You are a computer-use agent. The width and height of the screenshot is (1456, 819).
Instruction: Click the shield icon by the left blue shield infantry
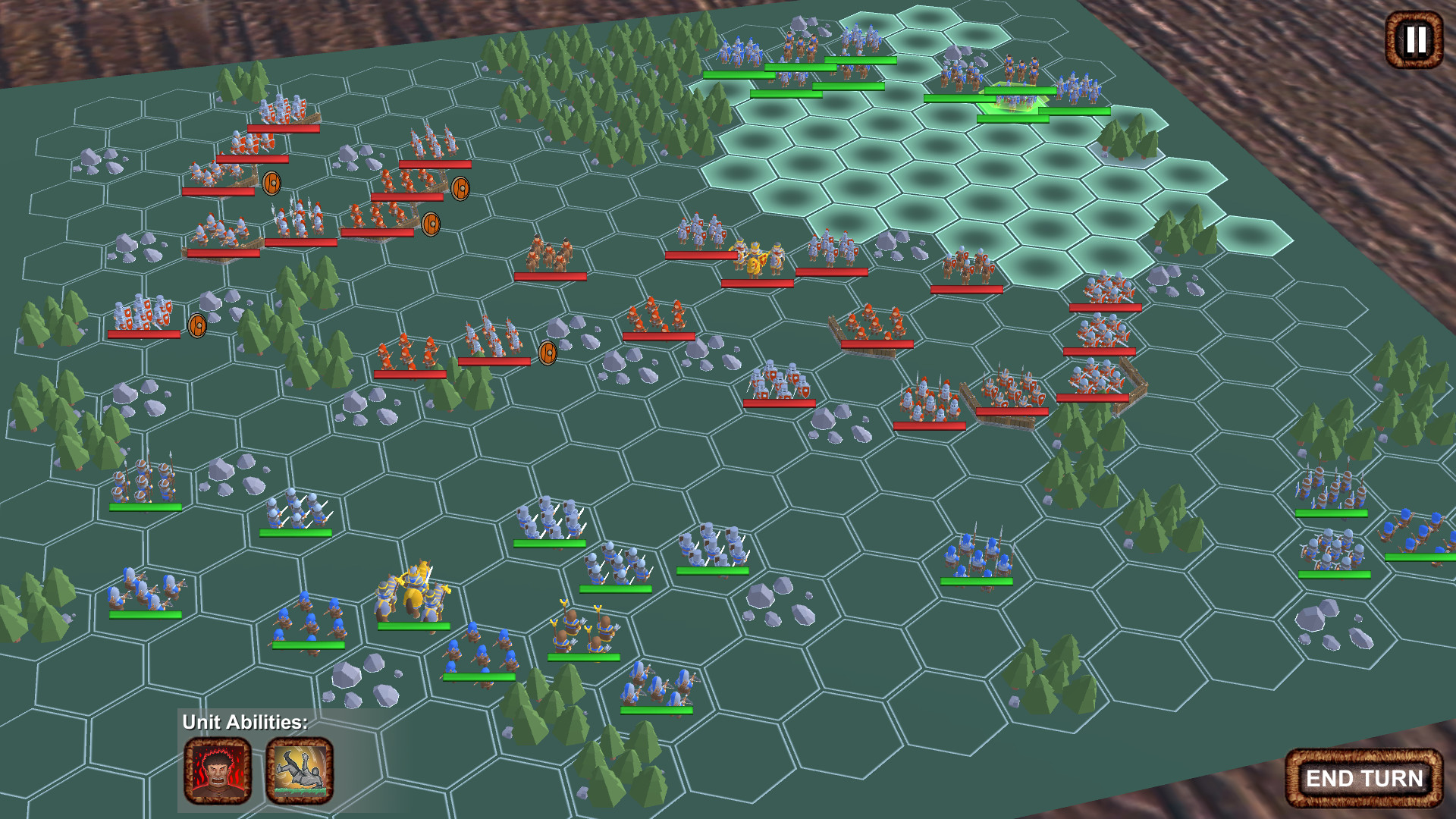(x=196, y=326)
